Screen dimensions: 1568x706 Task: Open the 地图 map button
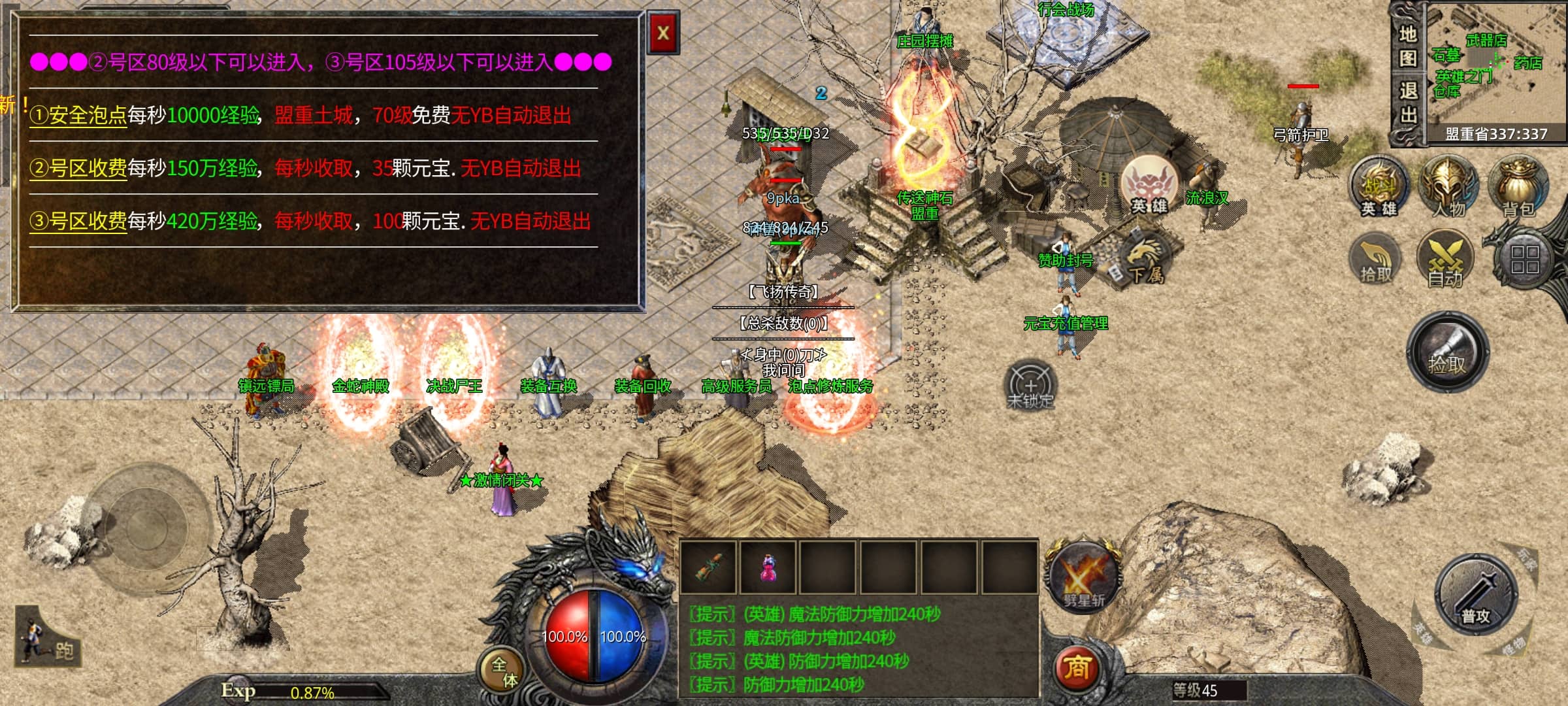pyautogui.click(x=1407, y=46)
